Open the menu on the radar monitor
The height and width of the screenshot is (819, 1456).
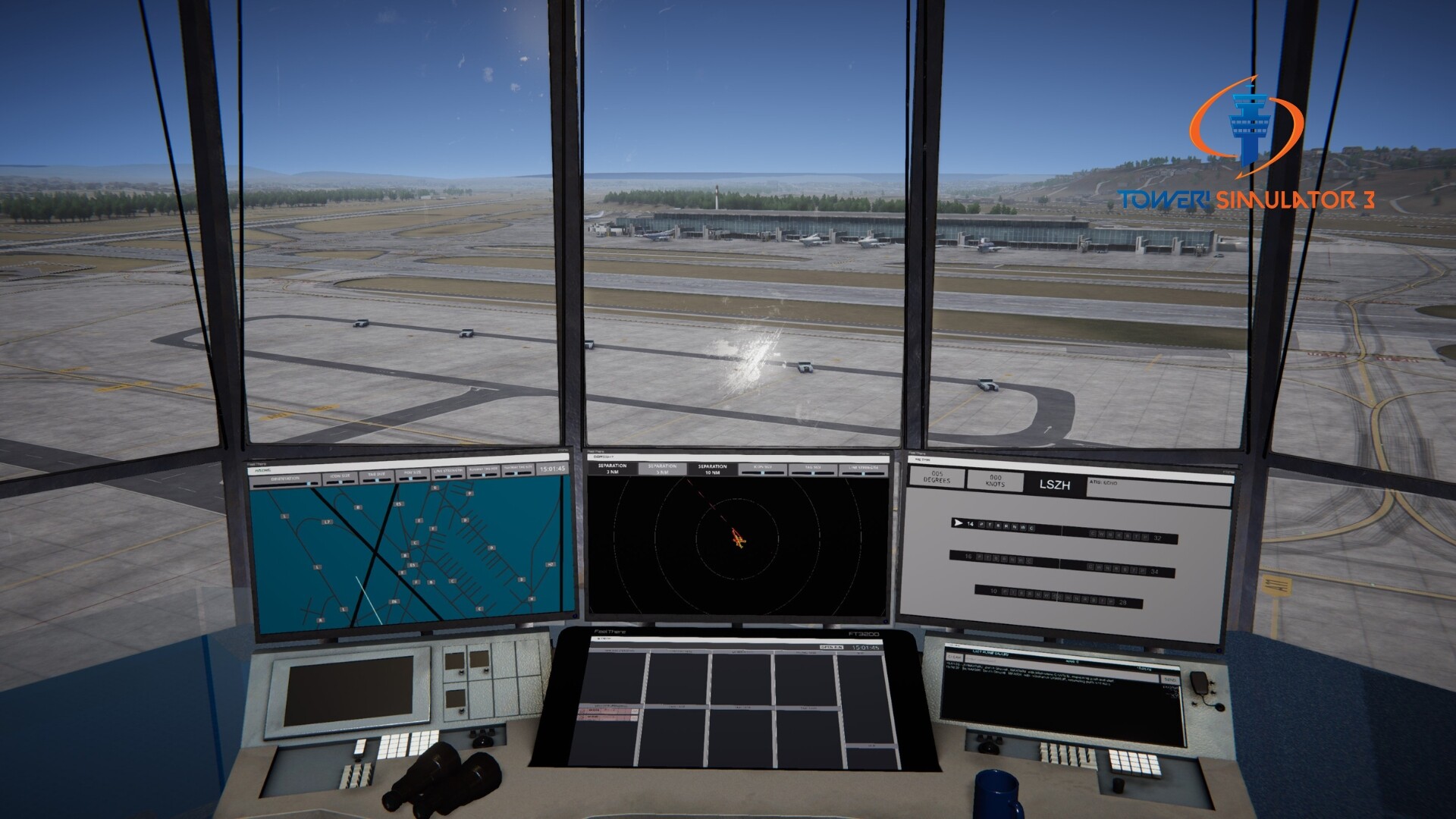[604, 457]
